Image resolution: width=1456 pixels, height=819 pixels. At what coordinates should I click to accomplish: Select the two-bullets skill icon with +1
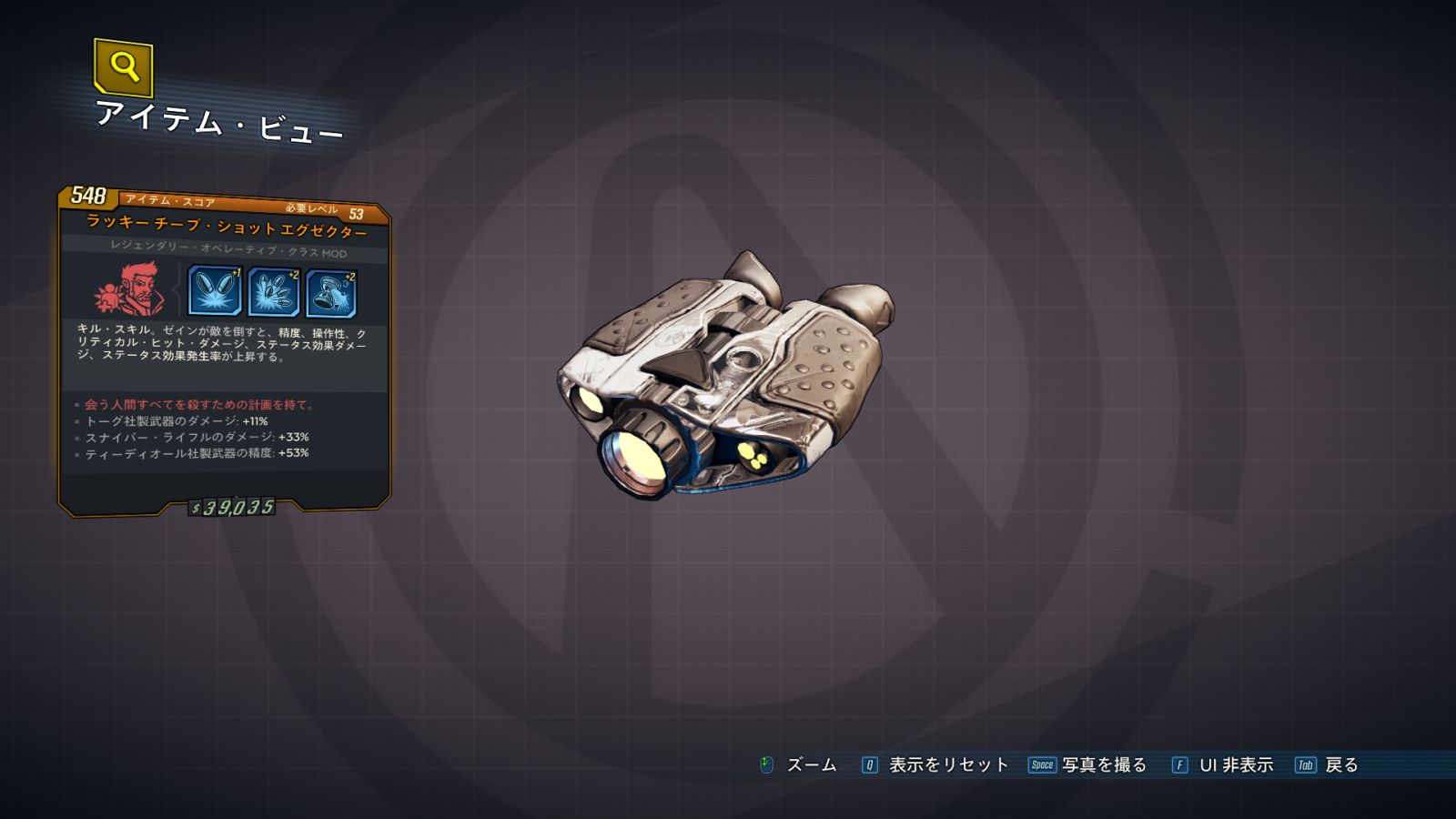[x=215, y=291]
